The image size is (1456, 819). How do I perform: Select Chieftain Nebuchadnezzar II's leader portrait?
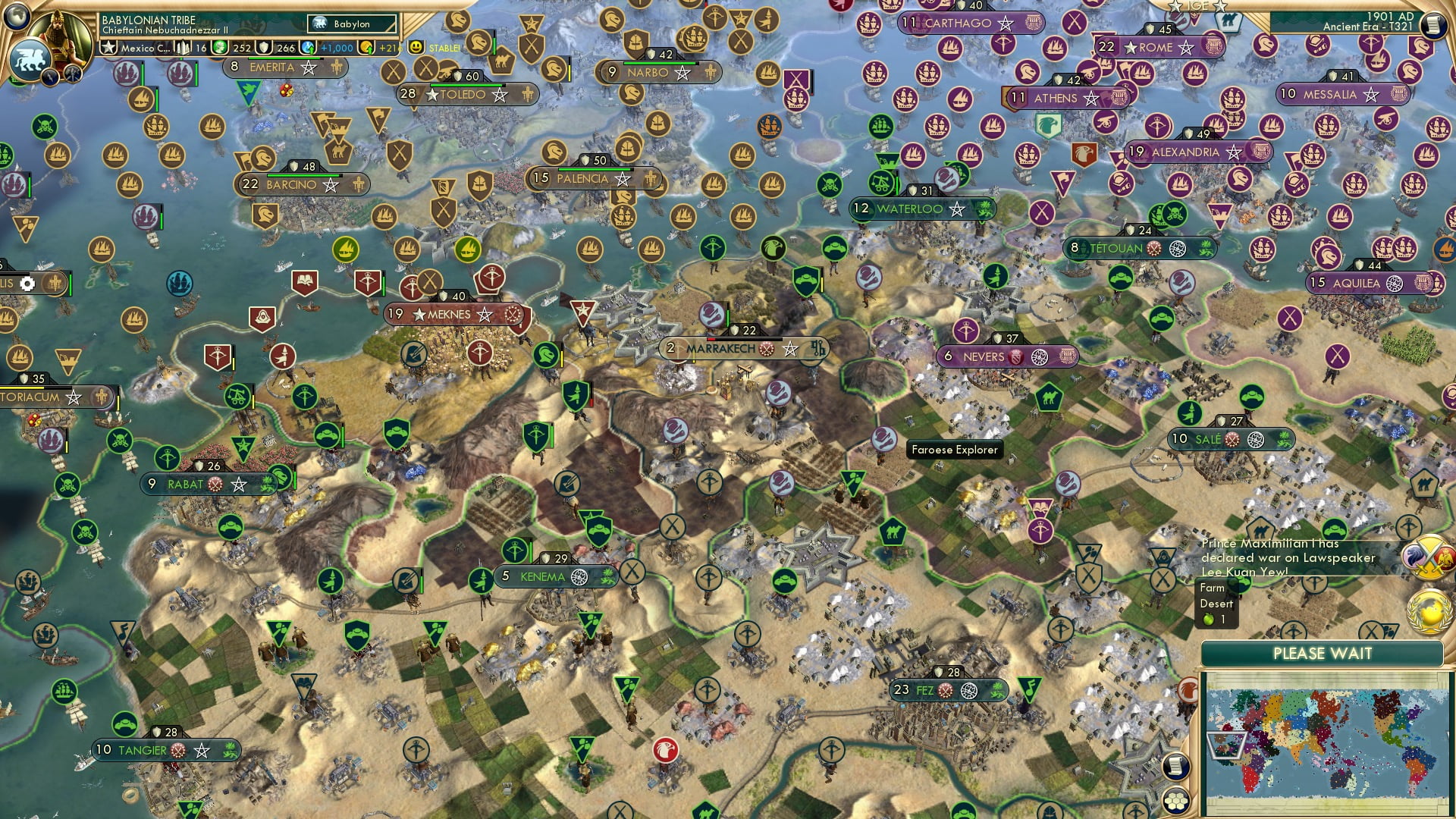point(58,33)
